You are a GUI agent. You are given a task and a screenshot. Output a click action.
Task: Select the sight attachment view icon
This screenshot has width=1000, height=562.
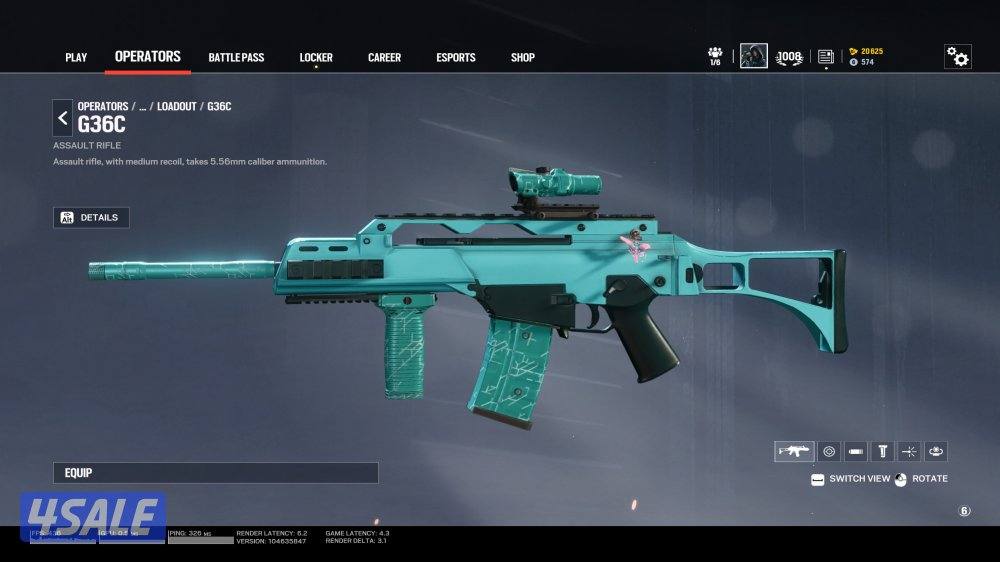click(x=829, y=451)
